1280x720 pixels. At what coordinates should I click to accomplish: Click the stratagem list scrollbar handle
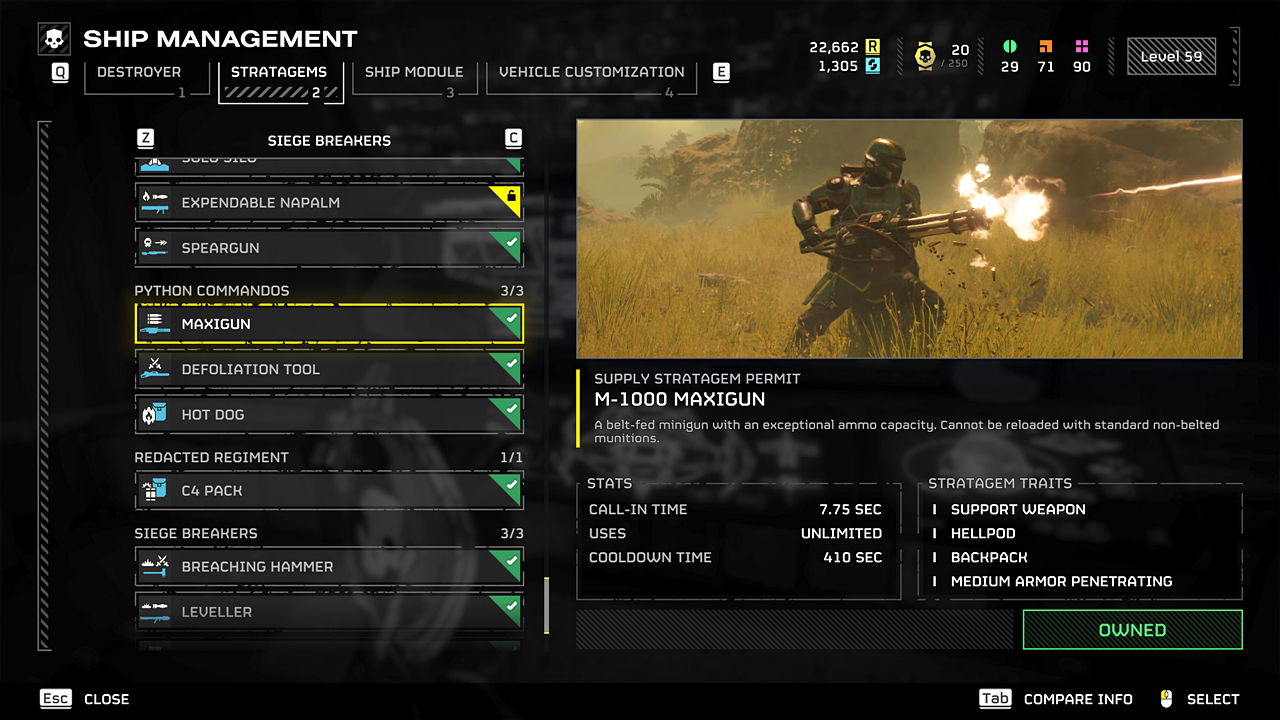(x=546, y=605)
